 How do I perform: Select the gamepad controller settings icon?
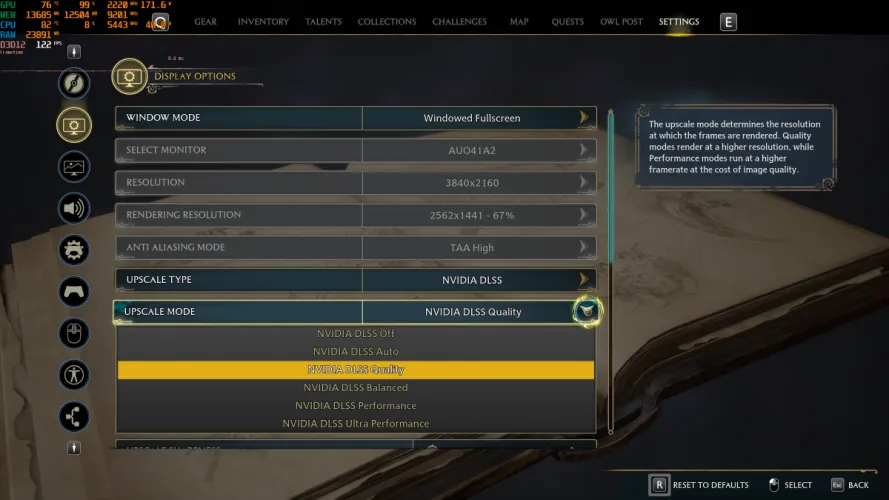pyautogui.click(x=74, y=291)
